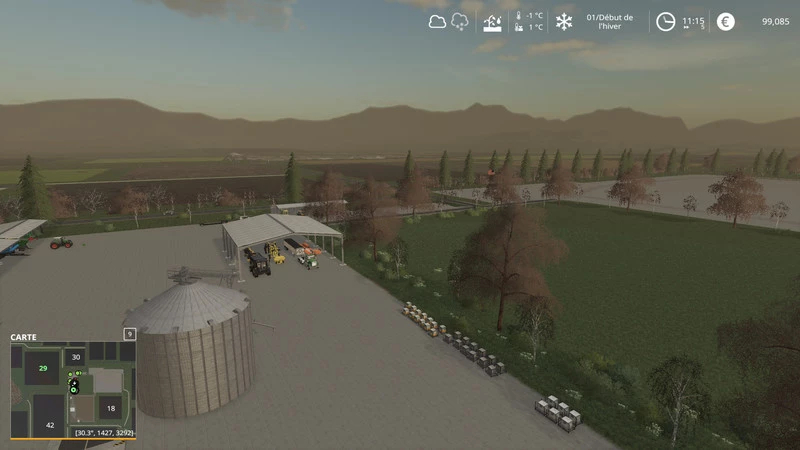Open the CARTE minimap
The width and height of the screenshot is (800, 450).
pyautogui.click(x=24, y=337)
